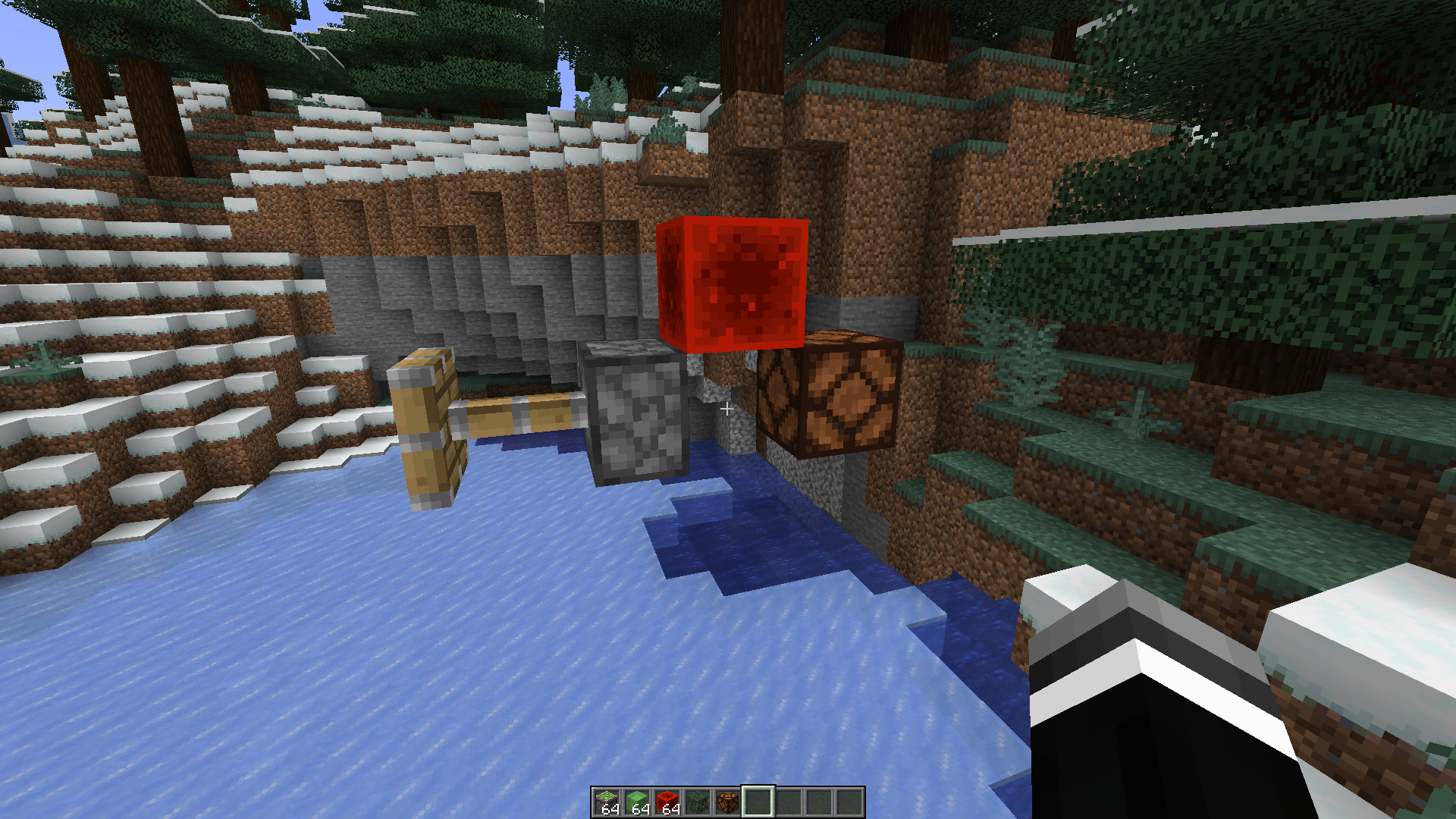The image size is (1456, 819).
Task: Choose the slime block stack
Action: click(637, 802)
